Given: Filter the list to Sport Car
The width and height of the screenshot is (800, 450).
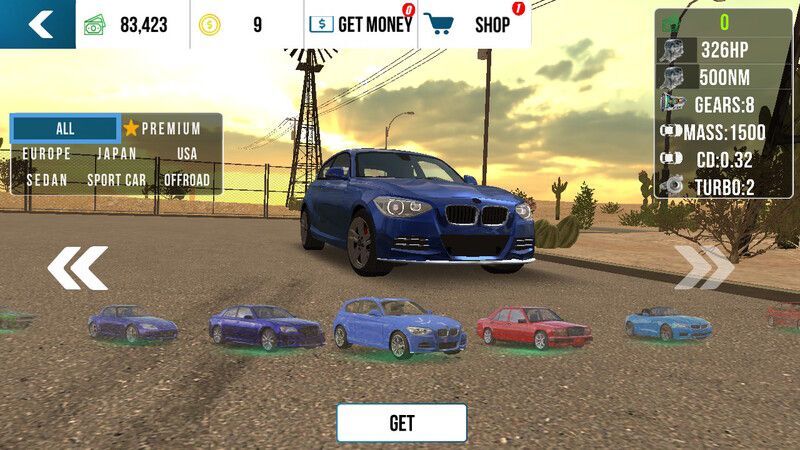Looking at the screenshot, I should click(117, 180).
